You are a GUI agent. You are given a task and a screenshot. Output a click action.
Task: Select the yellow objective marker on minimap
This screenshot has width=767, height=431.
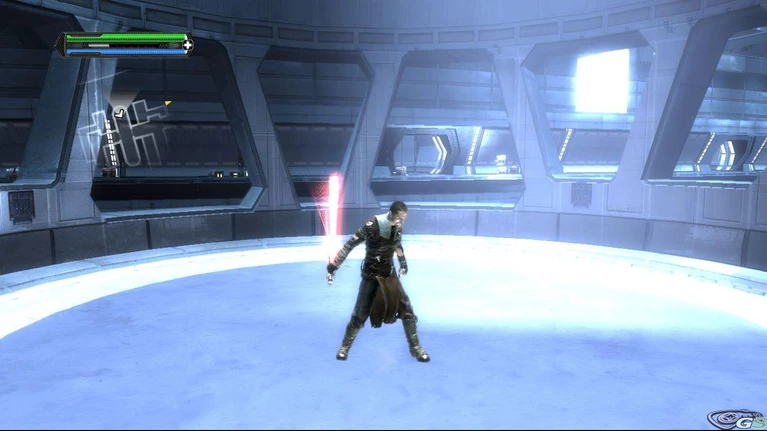click(168, 102)
